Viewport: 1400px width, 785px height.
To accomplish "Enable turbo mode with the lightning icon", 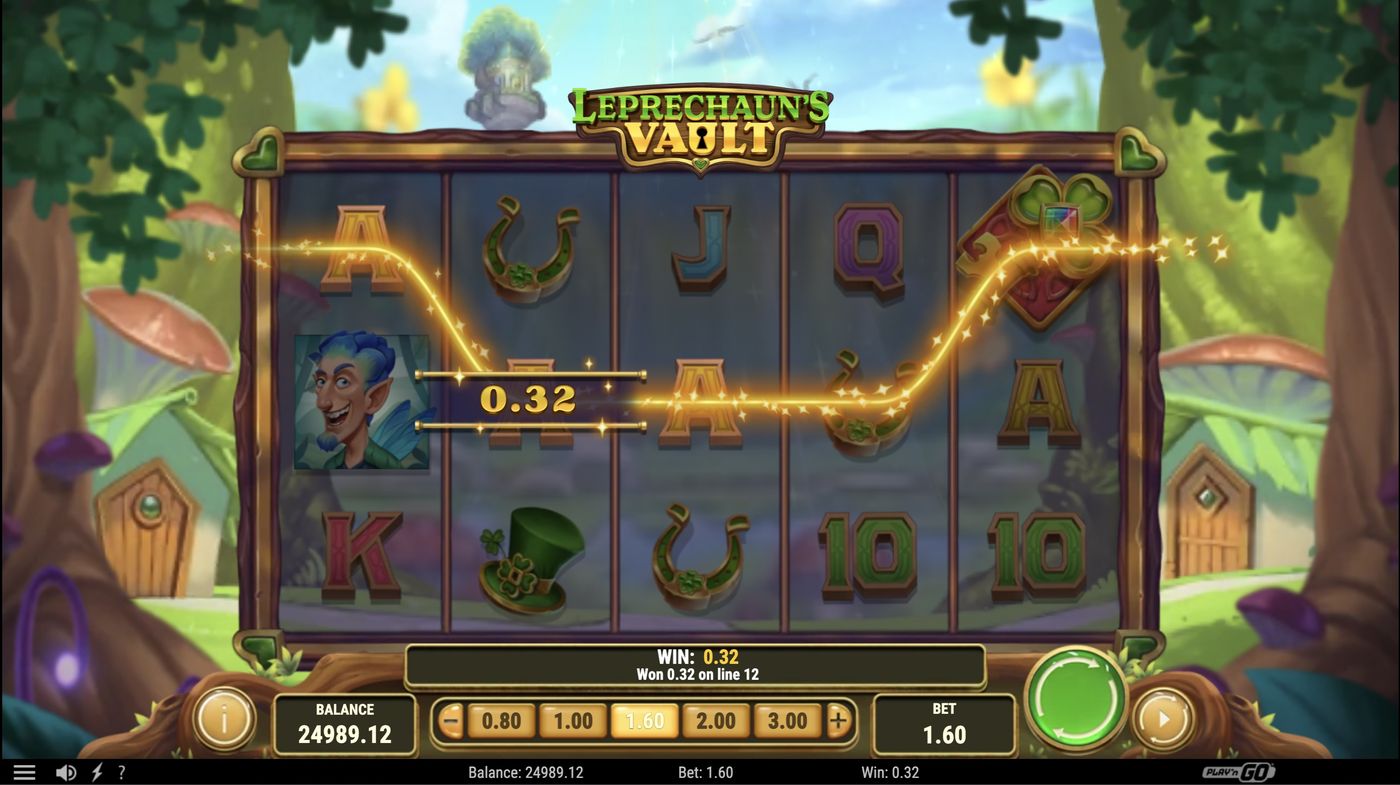I will tap(96, 771).
